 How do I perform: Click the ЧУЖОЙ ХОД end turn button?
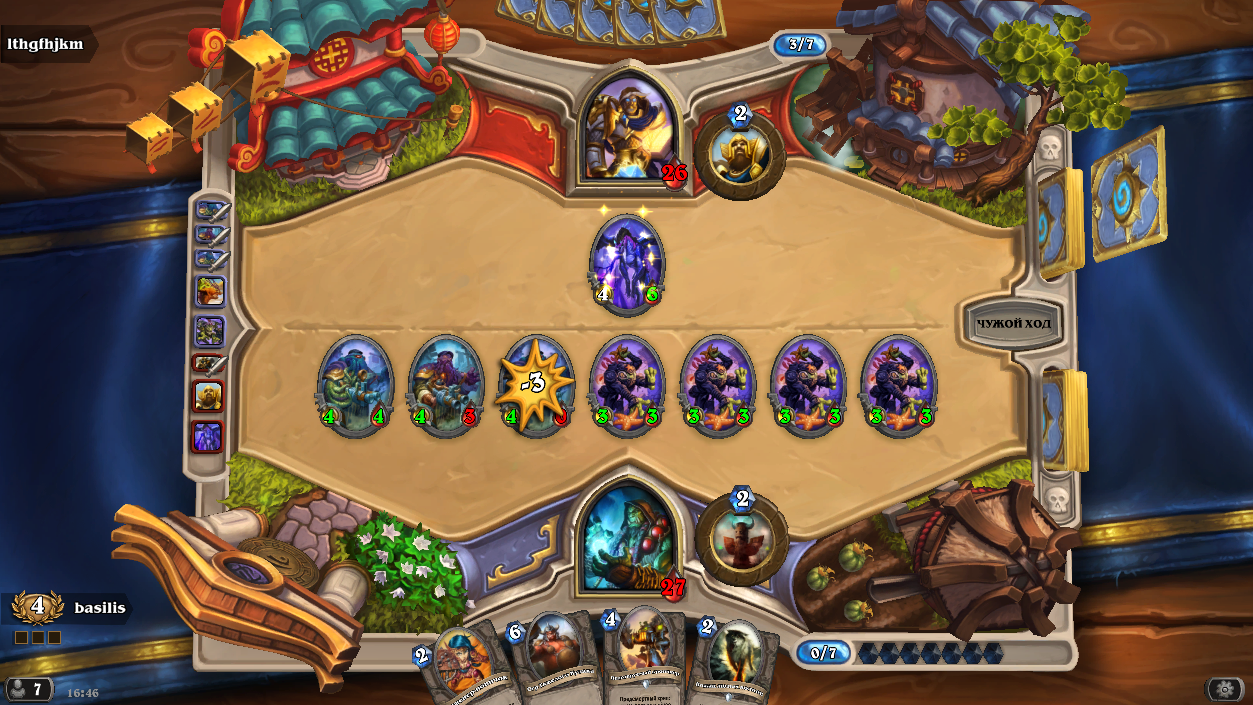point(1011,324)
